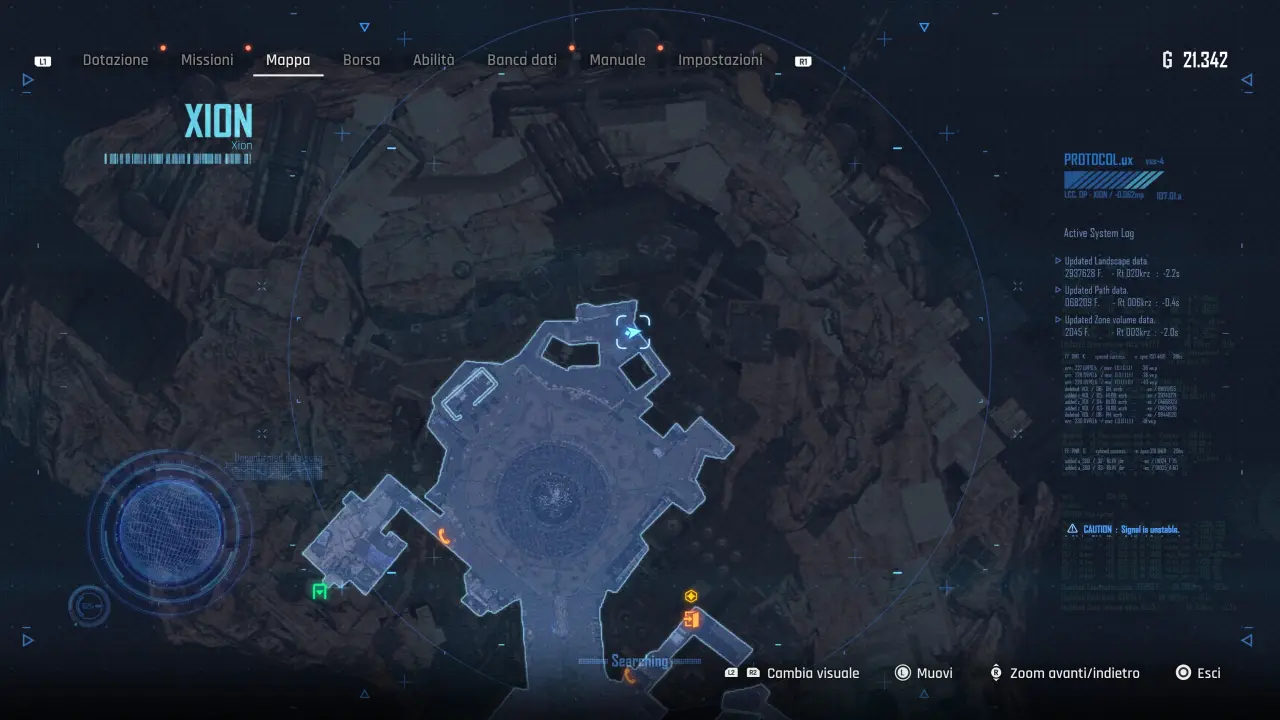Open the Borsa tab
Viewport: 1280px width, 720px height.
(x=361, y=60)
